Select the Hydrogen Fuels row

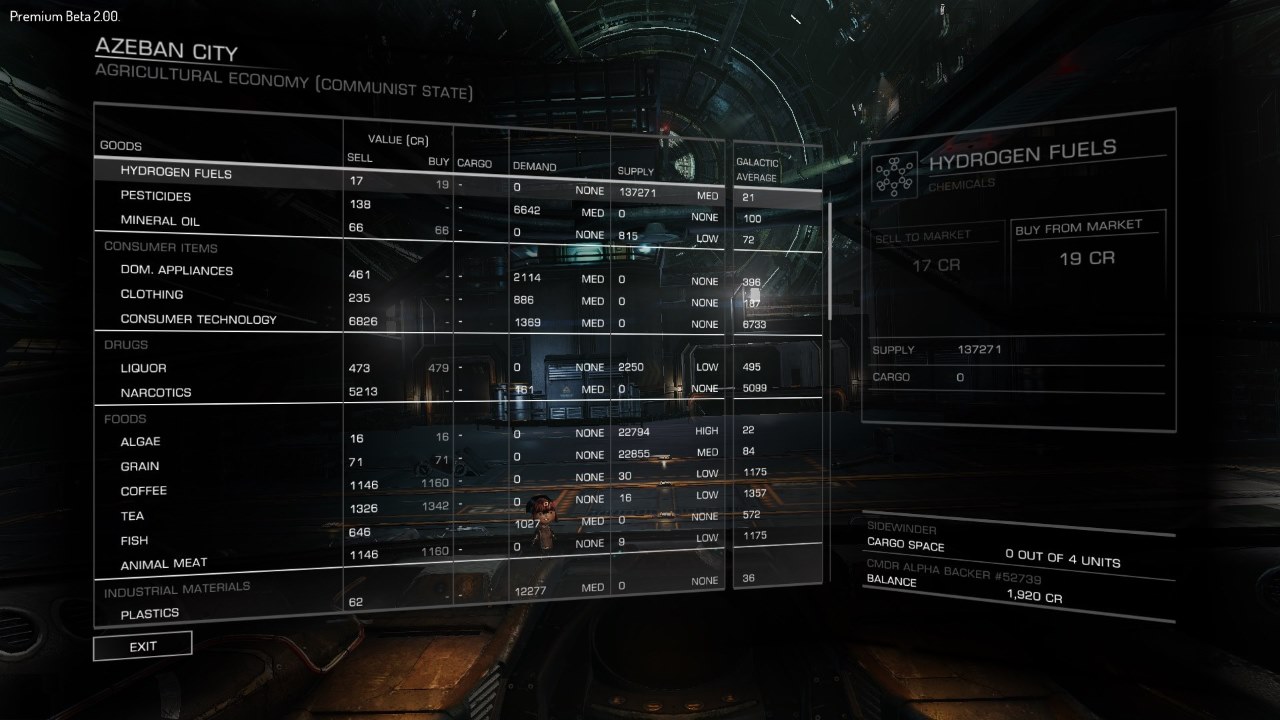pos(176,173)
